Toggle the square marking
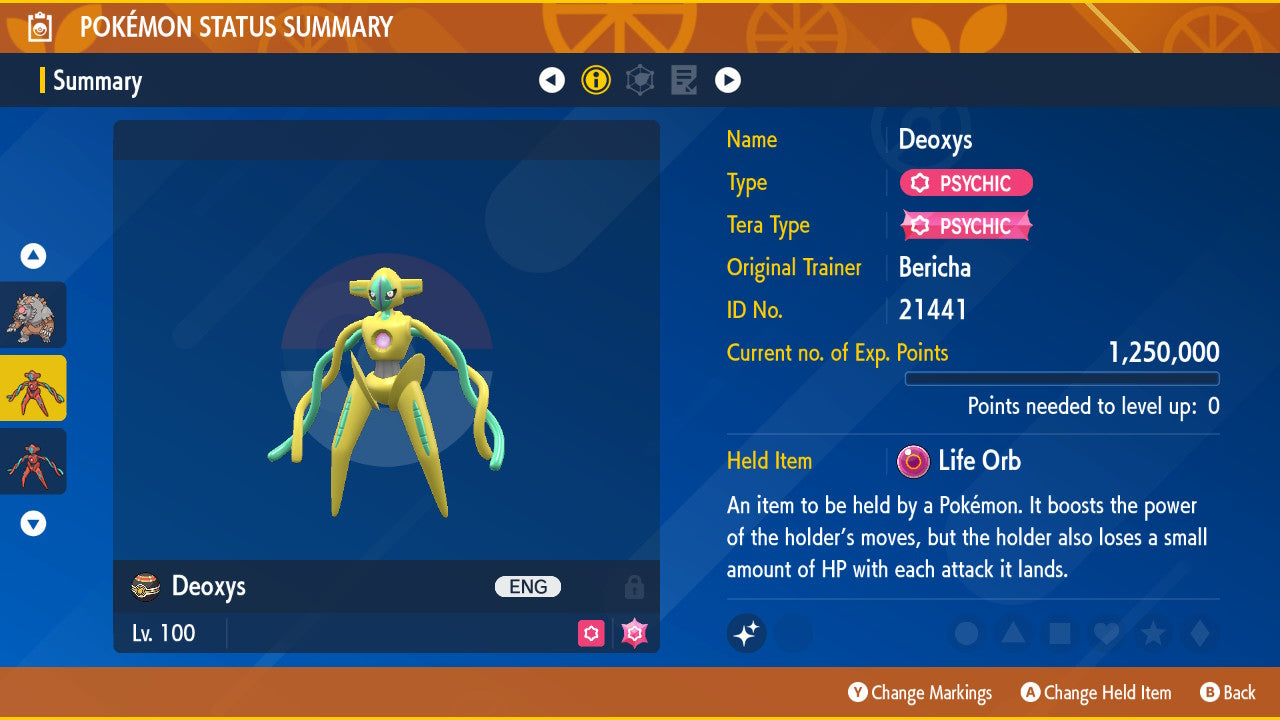 1059,633
